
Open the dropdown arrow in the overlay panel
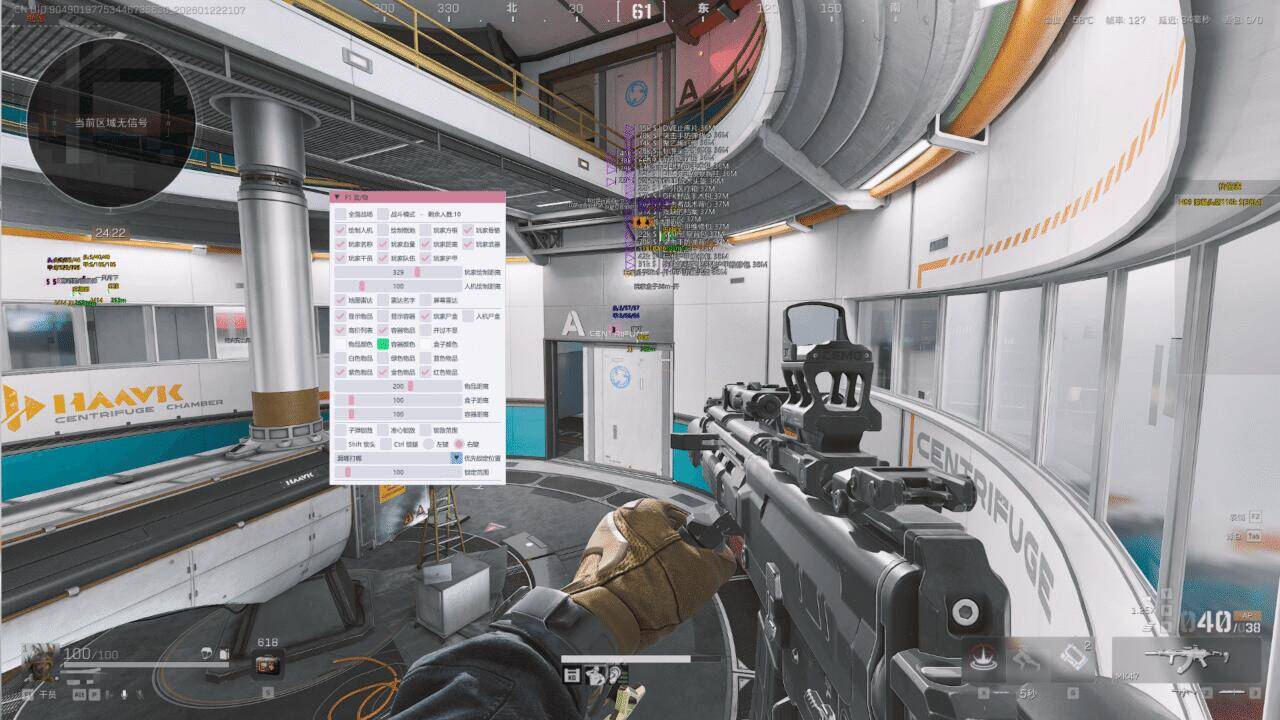pyautogui.click(x=456, y=457)
